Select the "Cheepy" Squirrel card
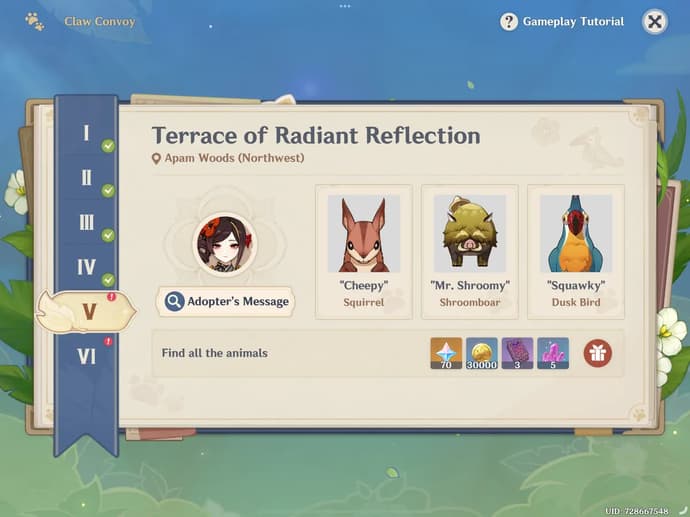The image size is (690, 517). tap(363, 251)
